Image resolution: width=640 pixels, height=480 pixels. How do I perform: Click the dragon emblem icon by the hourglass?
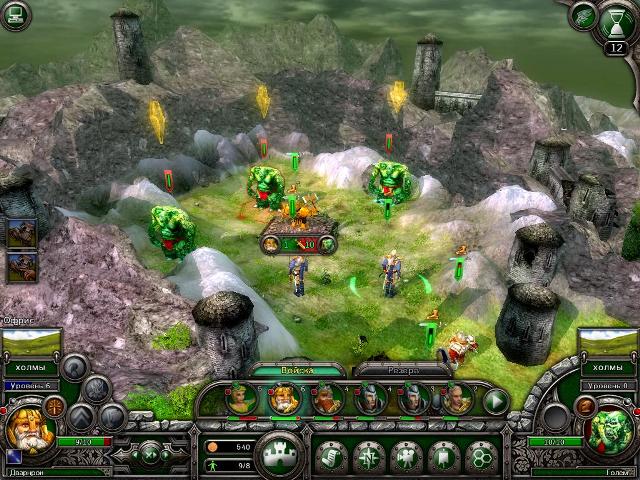[x=583, y=14]
